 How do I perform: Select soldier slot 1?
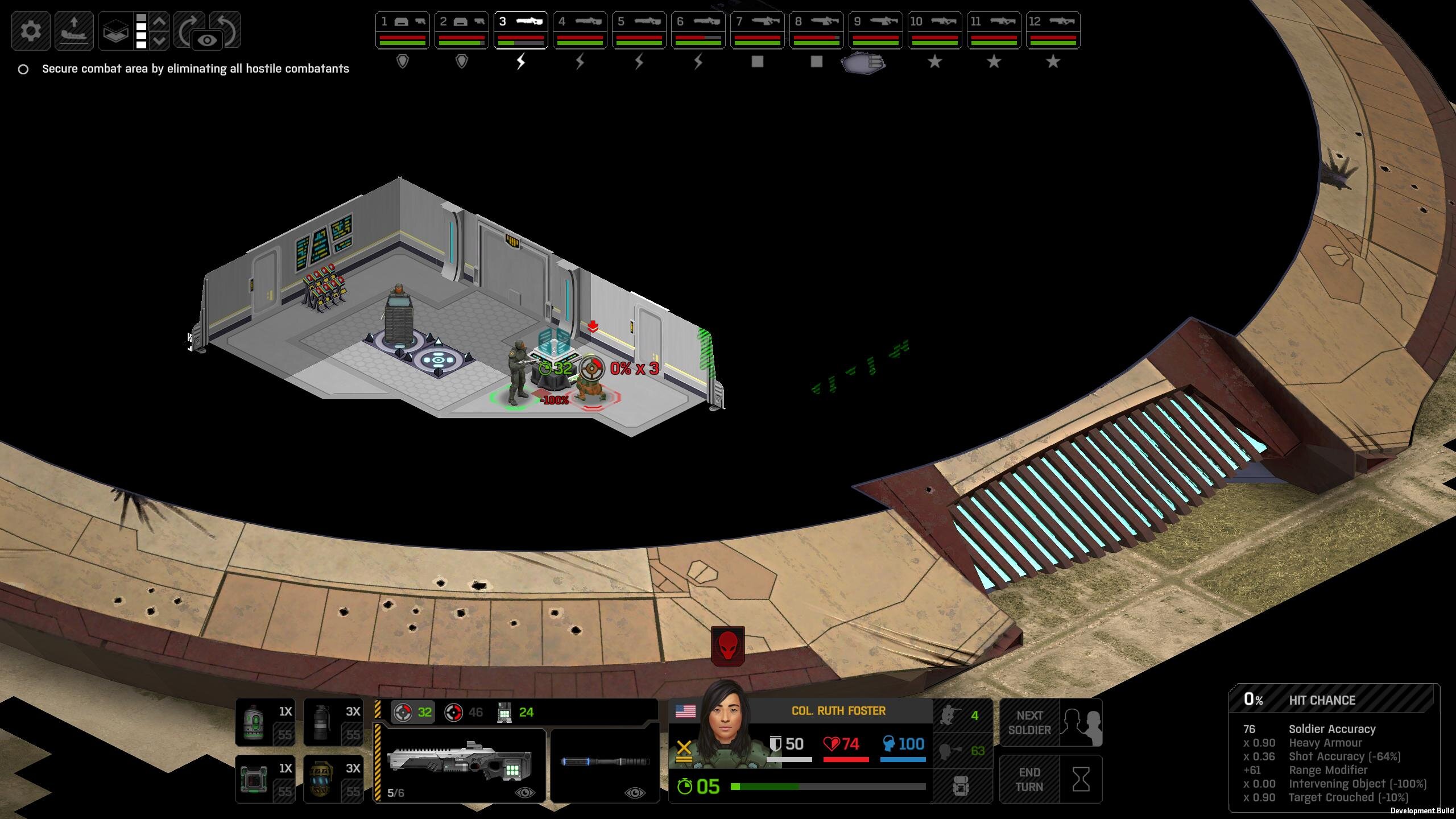coord(402,30)
